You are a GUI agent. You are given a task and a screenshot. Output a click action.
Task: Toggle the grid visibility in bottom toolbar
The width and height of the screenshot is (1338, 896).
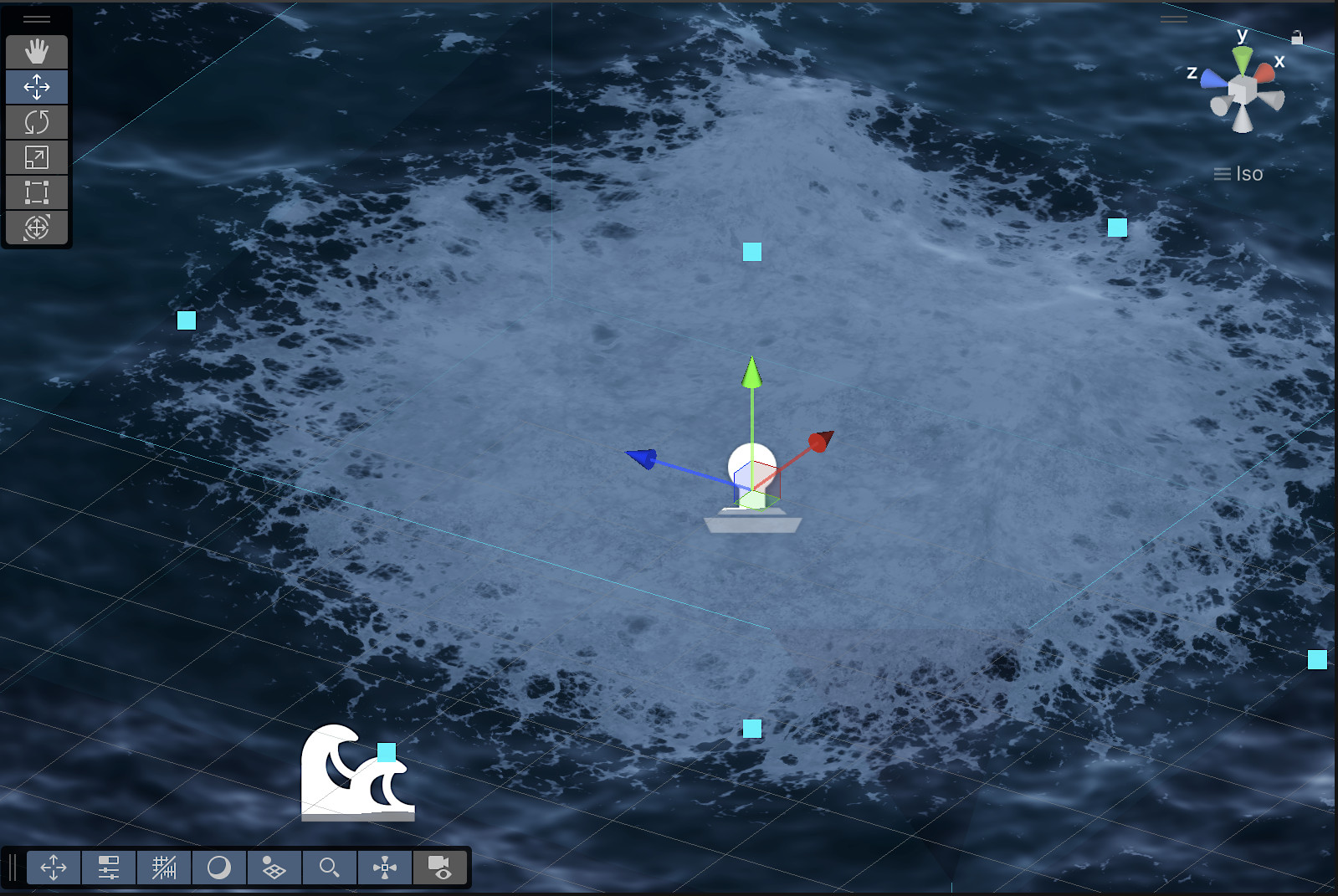point(164,868)
